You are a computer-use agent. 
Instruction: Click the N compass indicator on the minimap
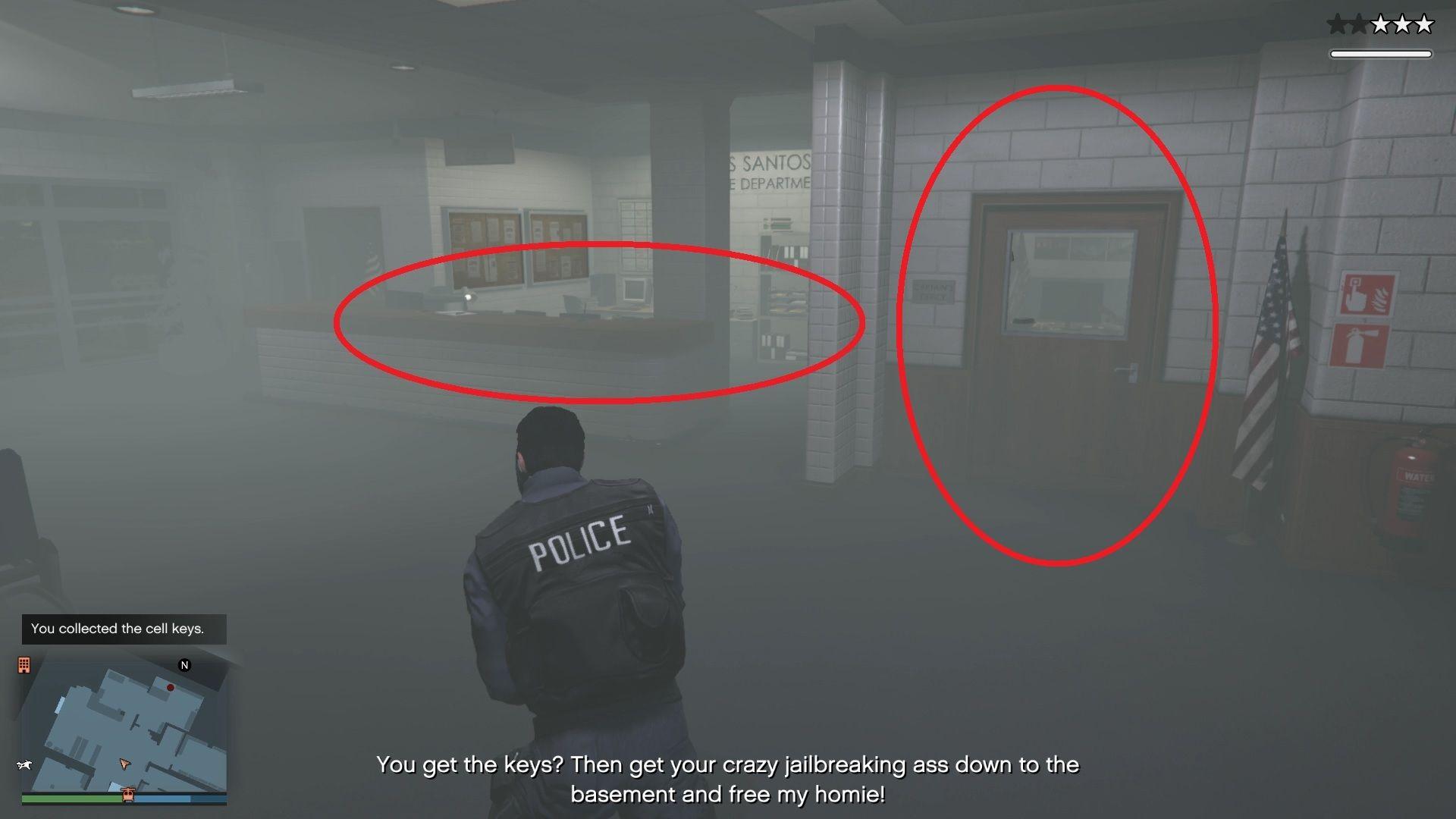pos(184,665)
